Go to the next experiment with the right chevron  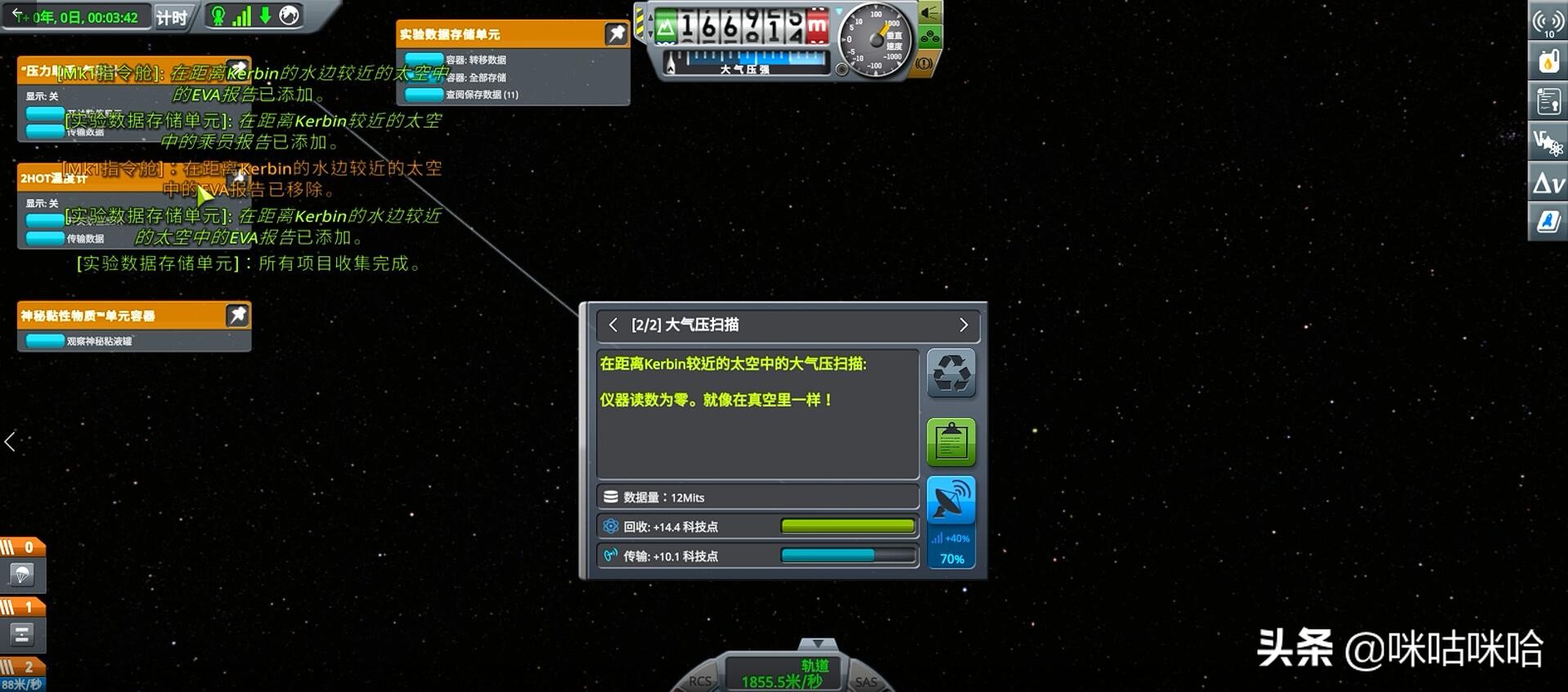(x=964, y=325)
